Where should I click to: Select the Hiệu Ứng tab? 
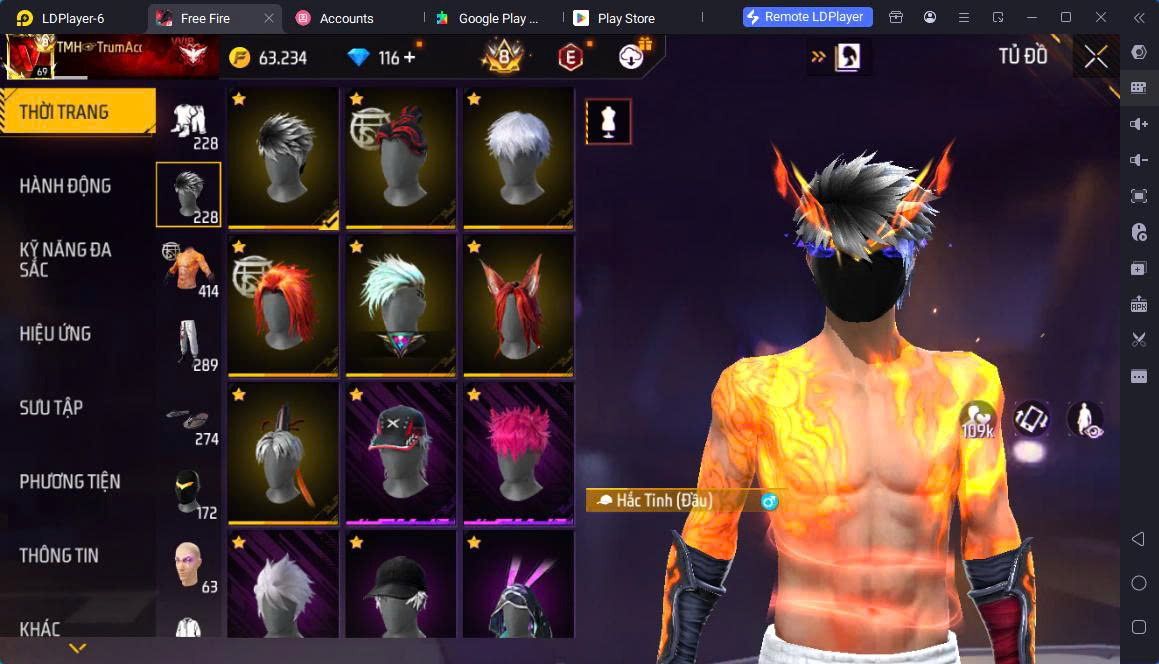tap(56, 334)
